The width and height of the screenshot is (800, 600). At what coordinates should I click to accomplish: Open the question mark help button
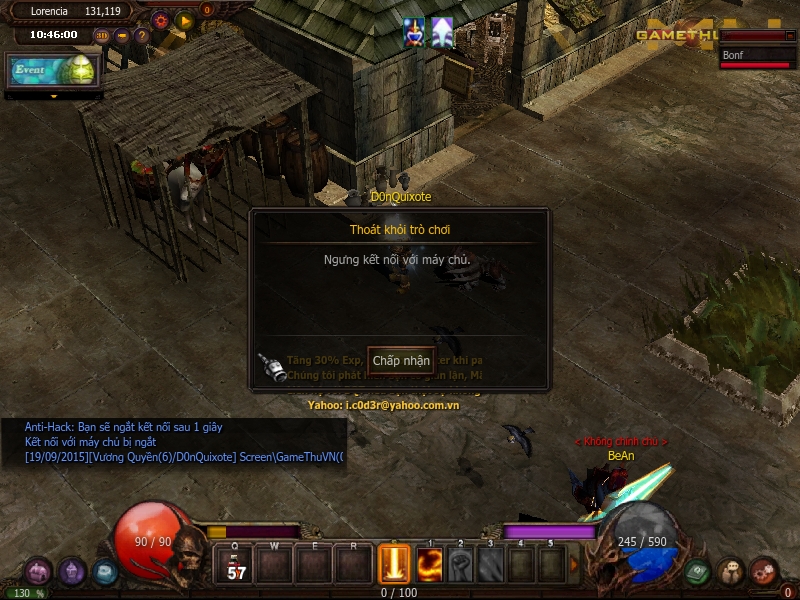pos(141,35)
